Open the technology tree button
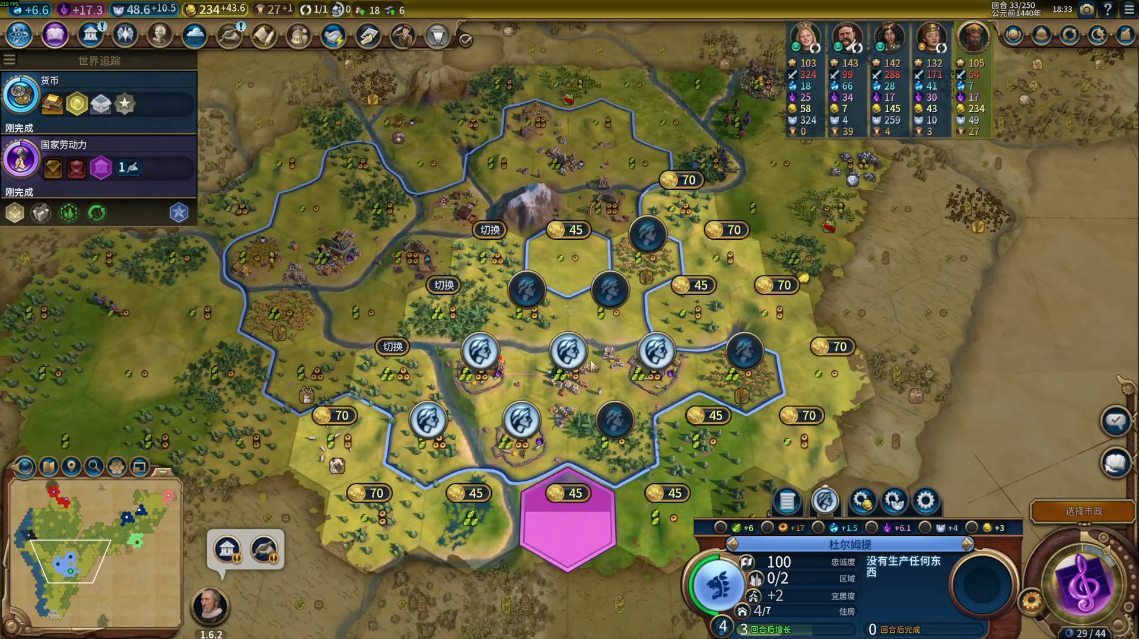 (x=20, y=35)
